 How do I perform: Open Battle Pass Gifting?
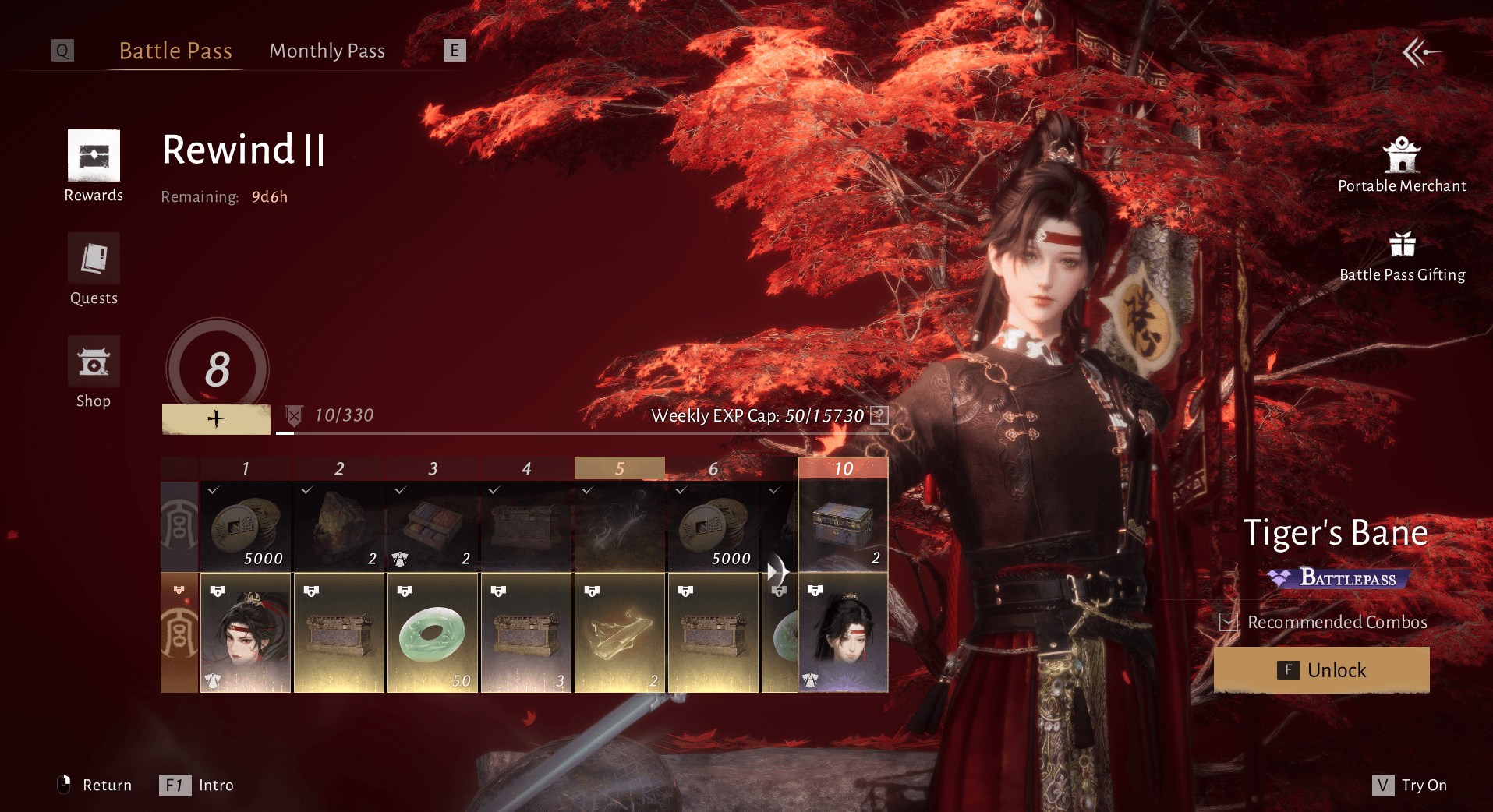click(1402, 256)
